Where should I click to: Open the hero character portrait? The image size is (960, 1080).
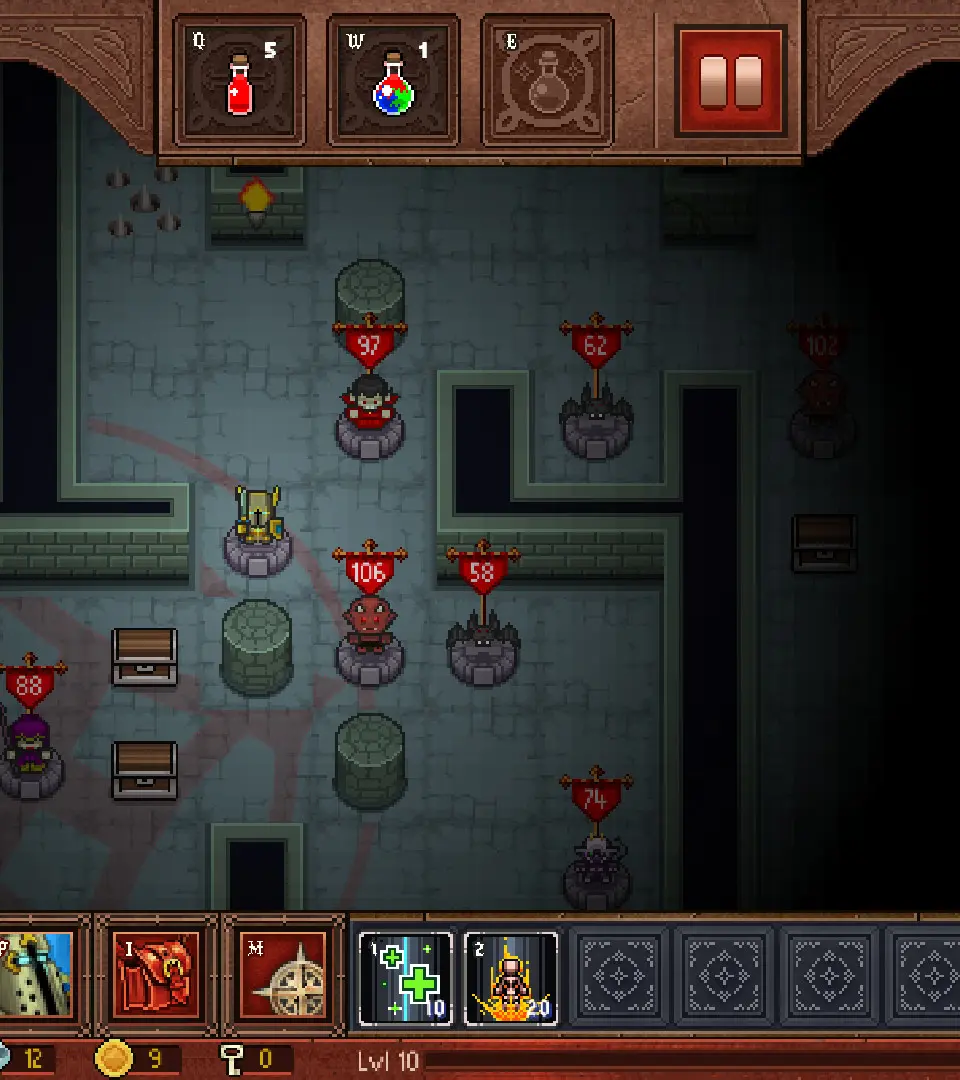(38, 974)
